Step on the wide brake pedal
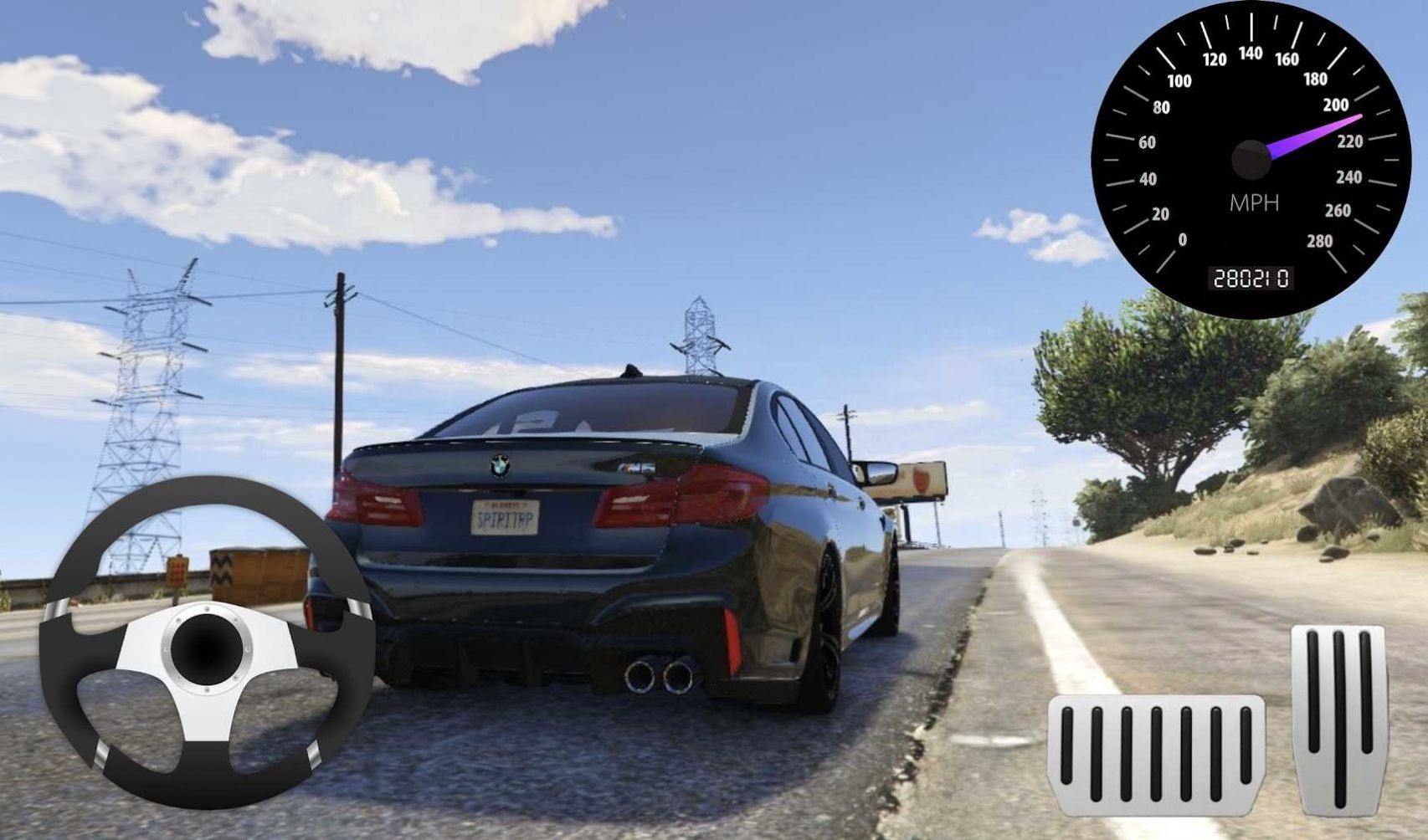Screen dimensions: 1428x840 tap(1157, 754)
